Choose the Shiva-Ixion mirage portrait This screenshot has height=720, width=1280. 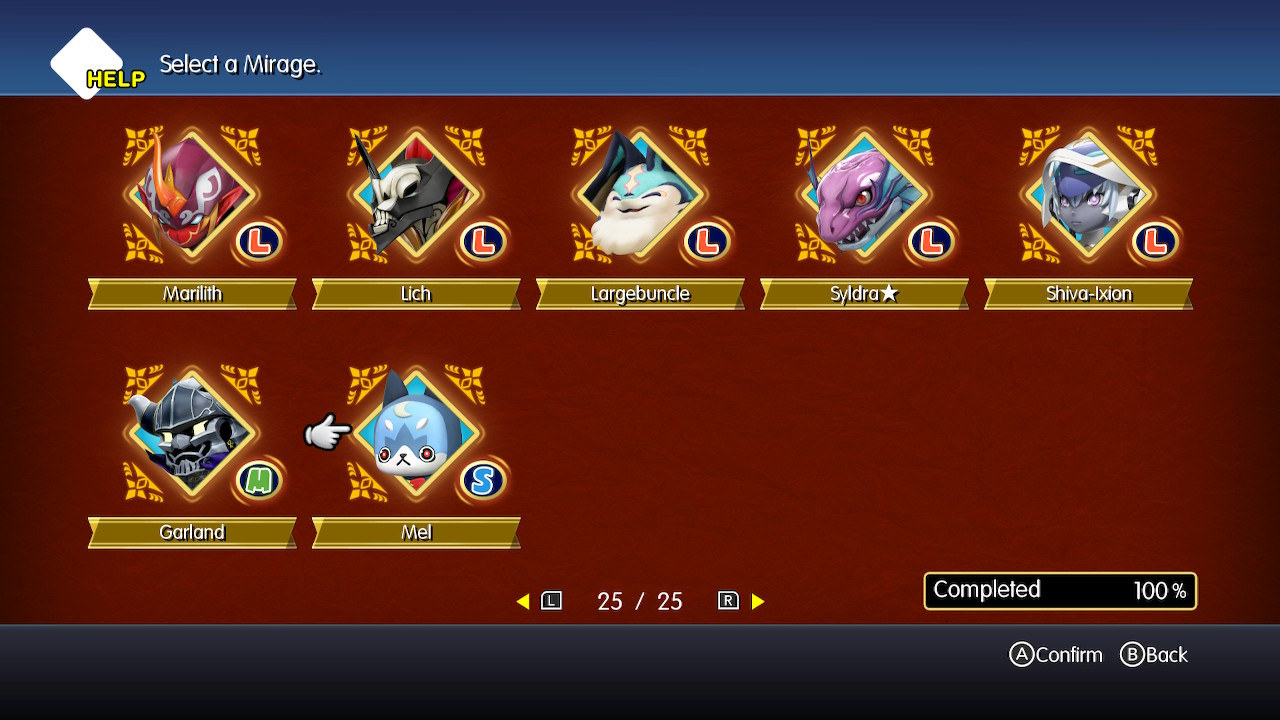1088,195
